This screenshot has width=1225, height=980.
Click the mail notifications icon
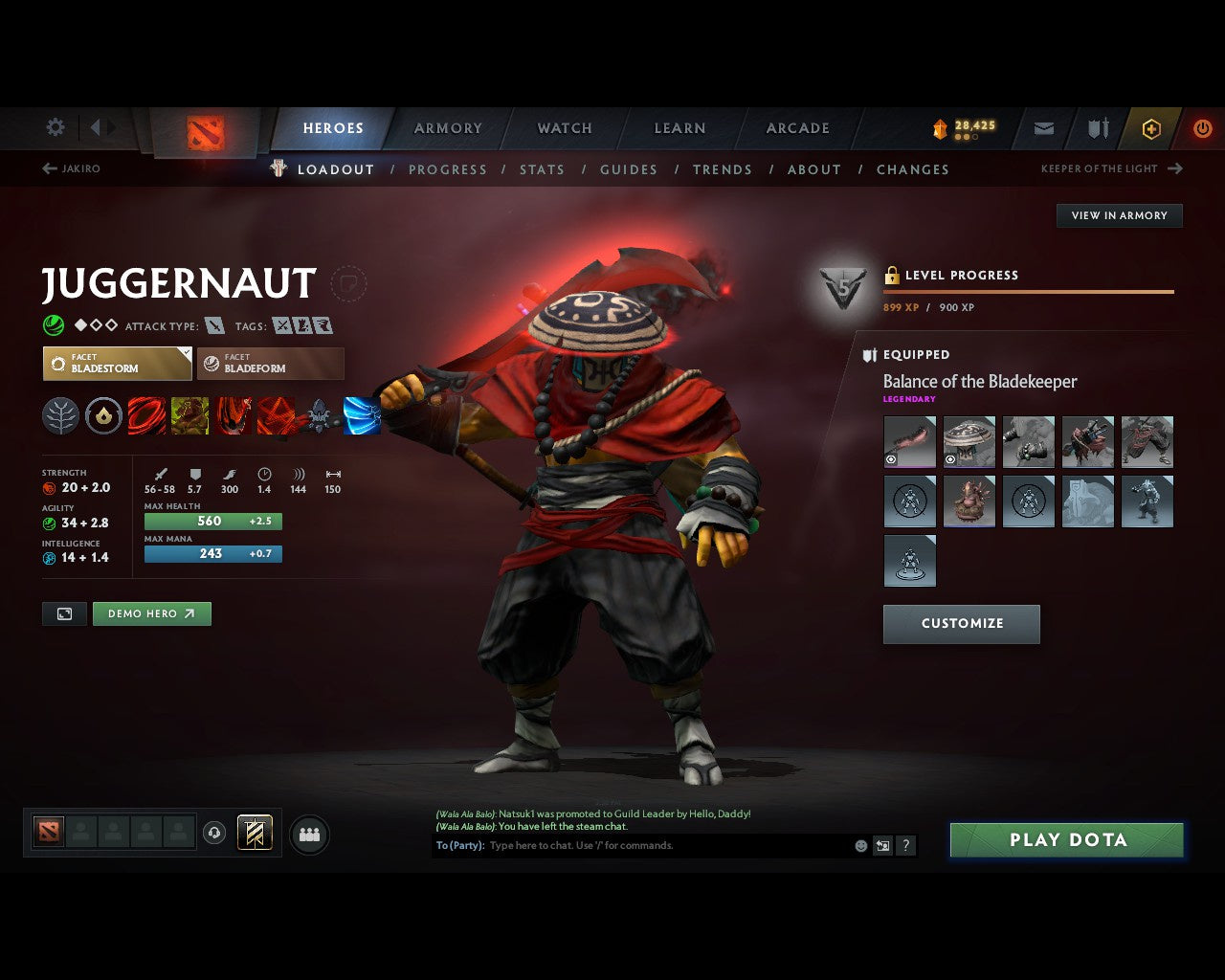(1043, 127)
